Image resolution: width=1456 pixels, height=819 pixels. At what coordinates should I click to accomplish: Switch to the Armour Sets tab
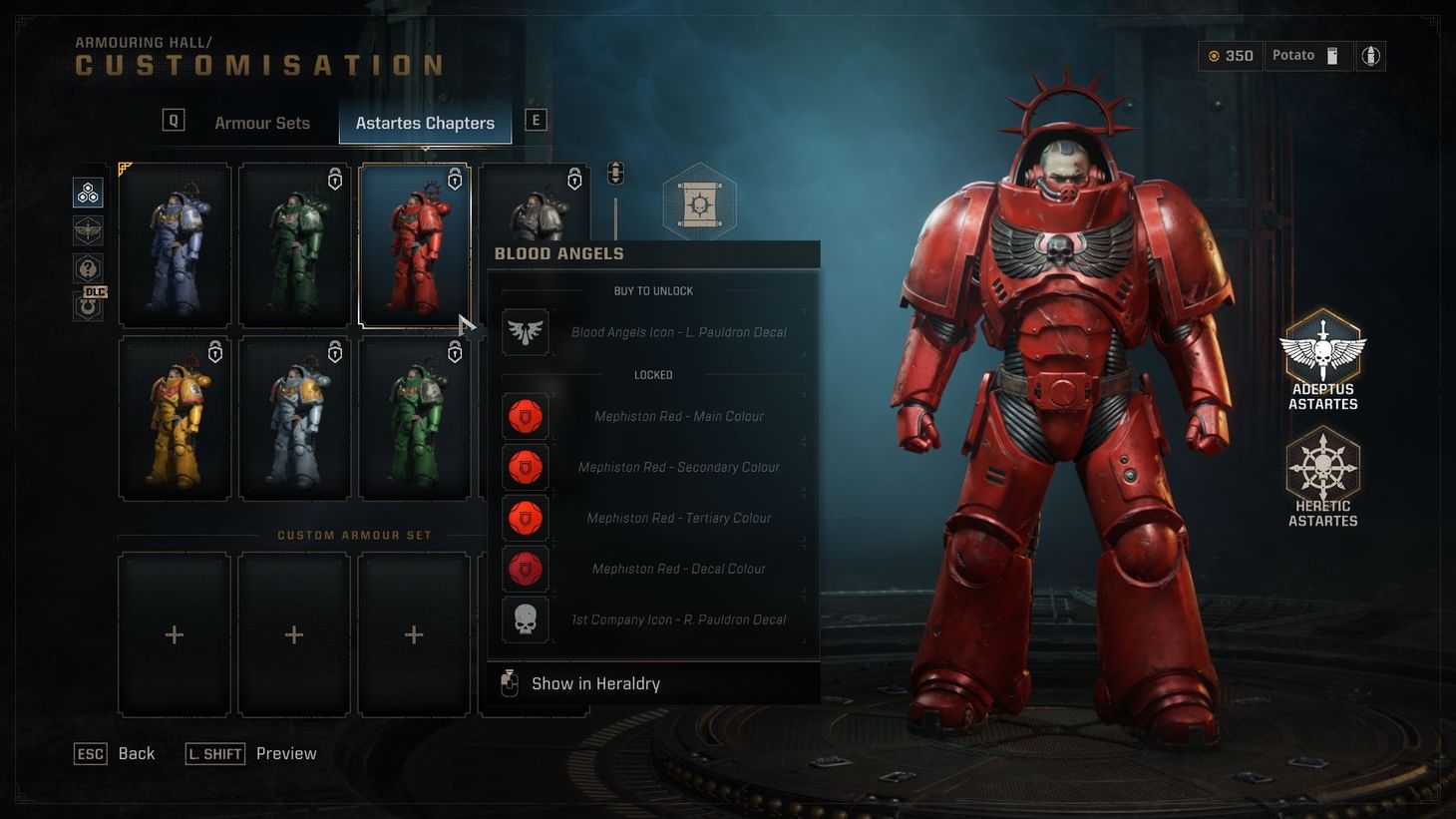[x=261, y=122]
